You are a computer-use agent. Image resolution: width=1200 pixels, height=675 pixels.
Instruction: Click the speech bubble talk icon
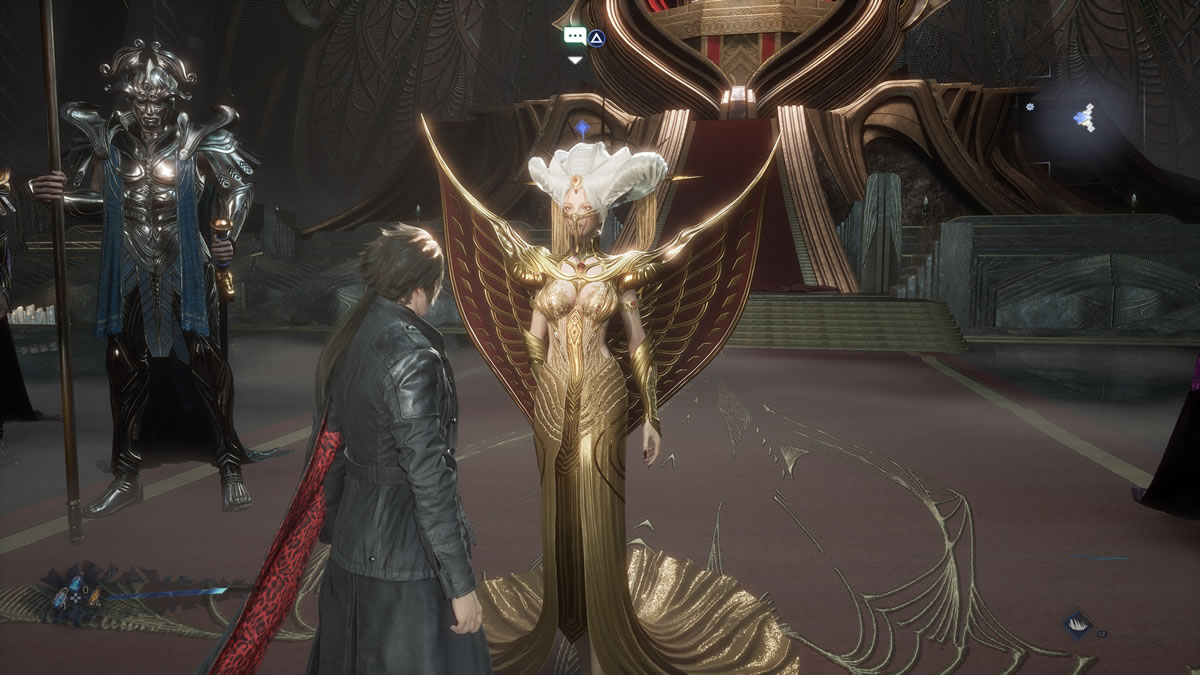click(x=574, y=36)
